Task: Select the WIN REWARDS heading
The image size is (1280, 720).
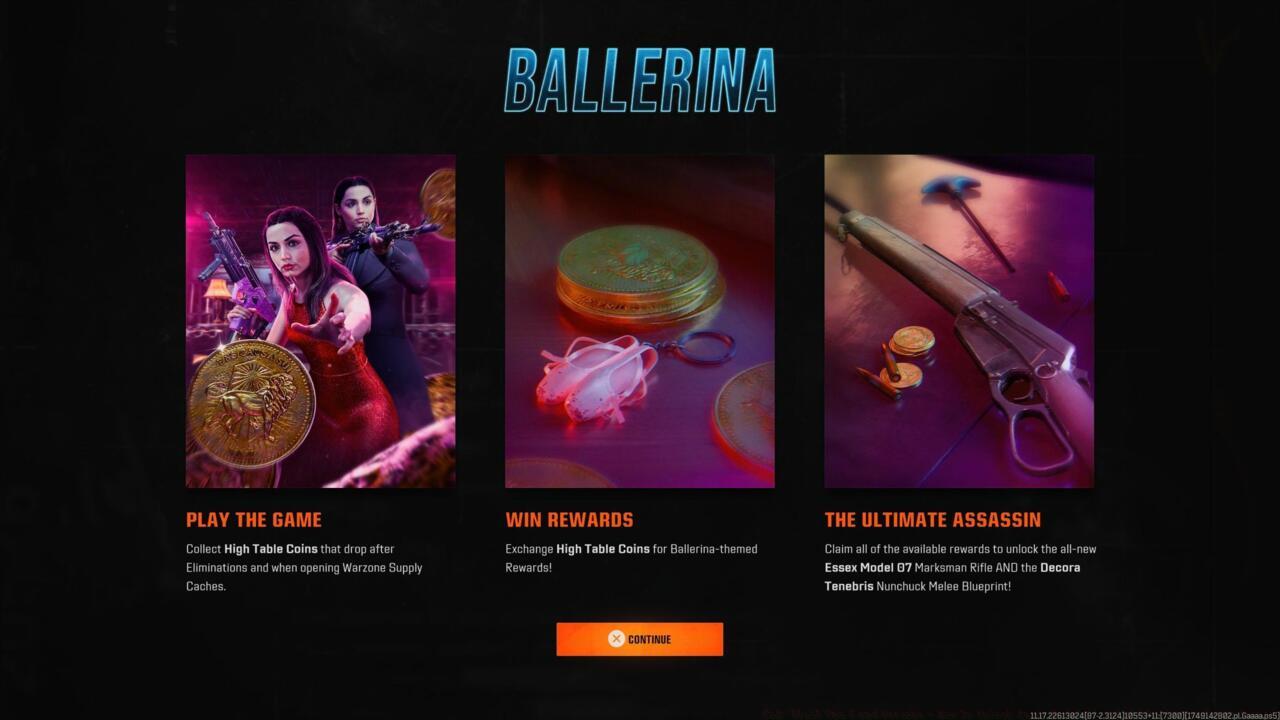Action: (568, 519)
